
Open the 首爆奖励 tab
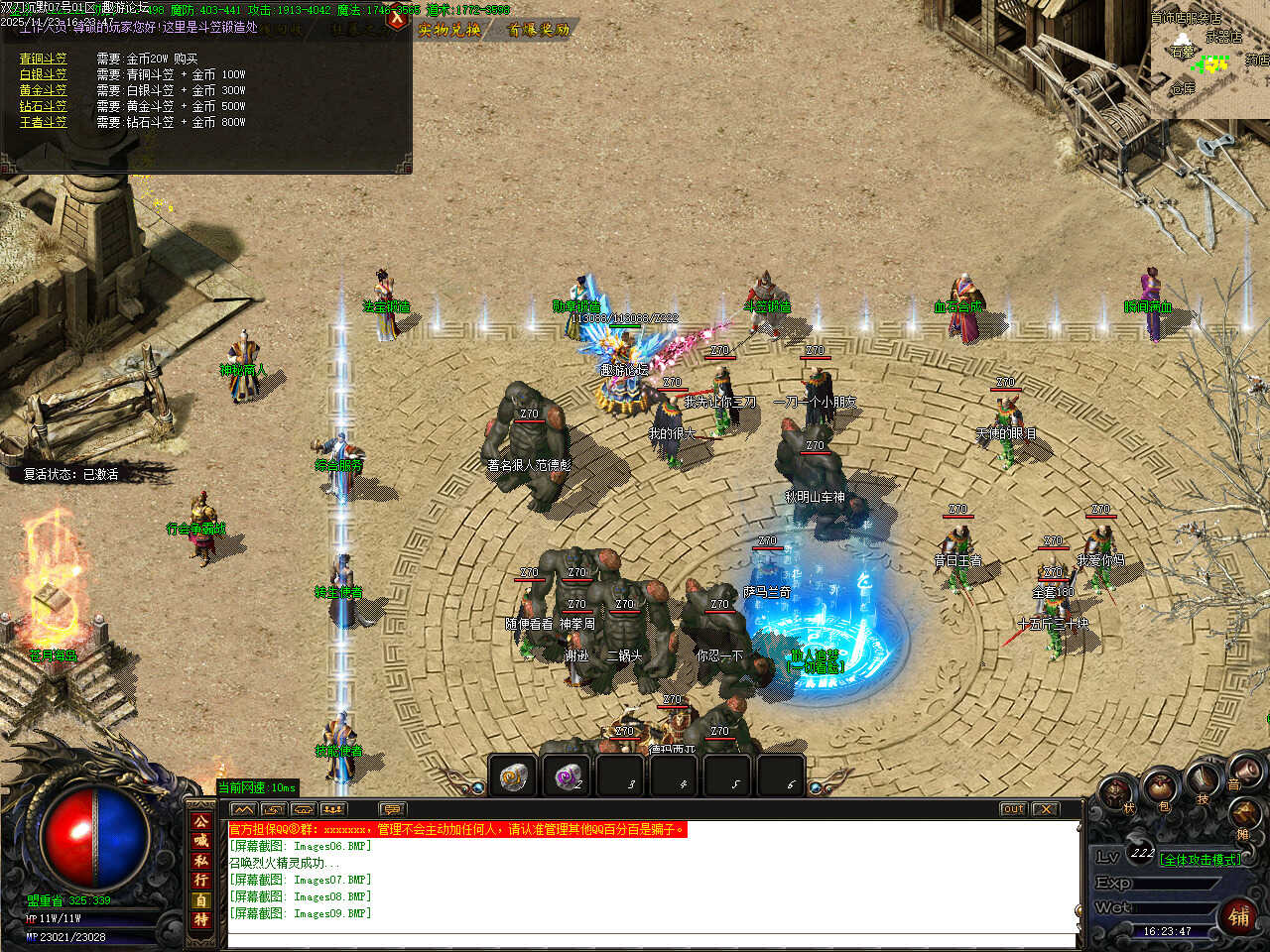coord(539,30)
